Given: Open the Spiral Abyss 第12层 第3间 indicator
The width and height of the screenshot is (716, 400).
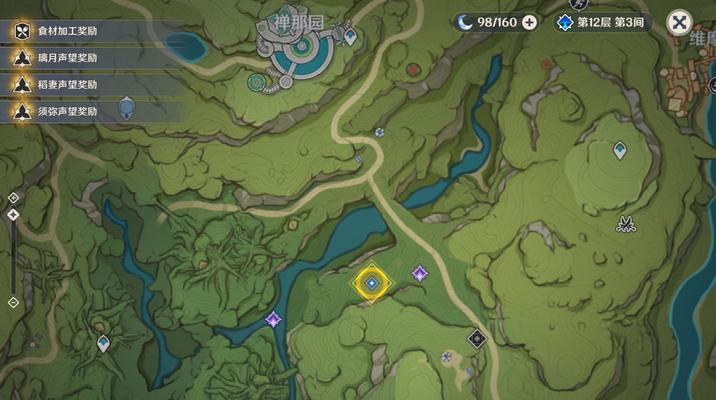Looking at the screenshot, I should coord(606,22).
